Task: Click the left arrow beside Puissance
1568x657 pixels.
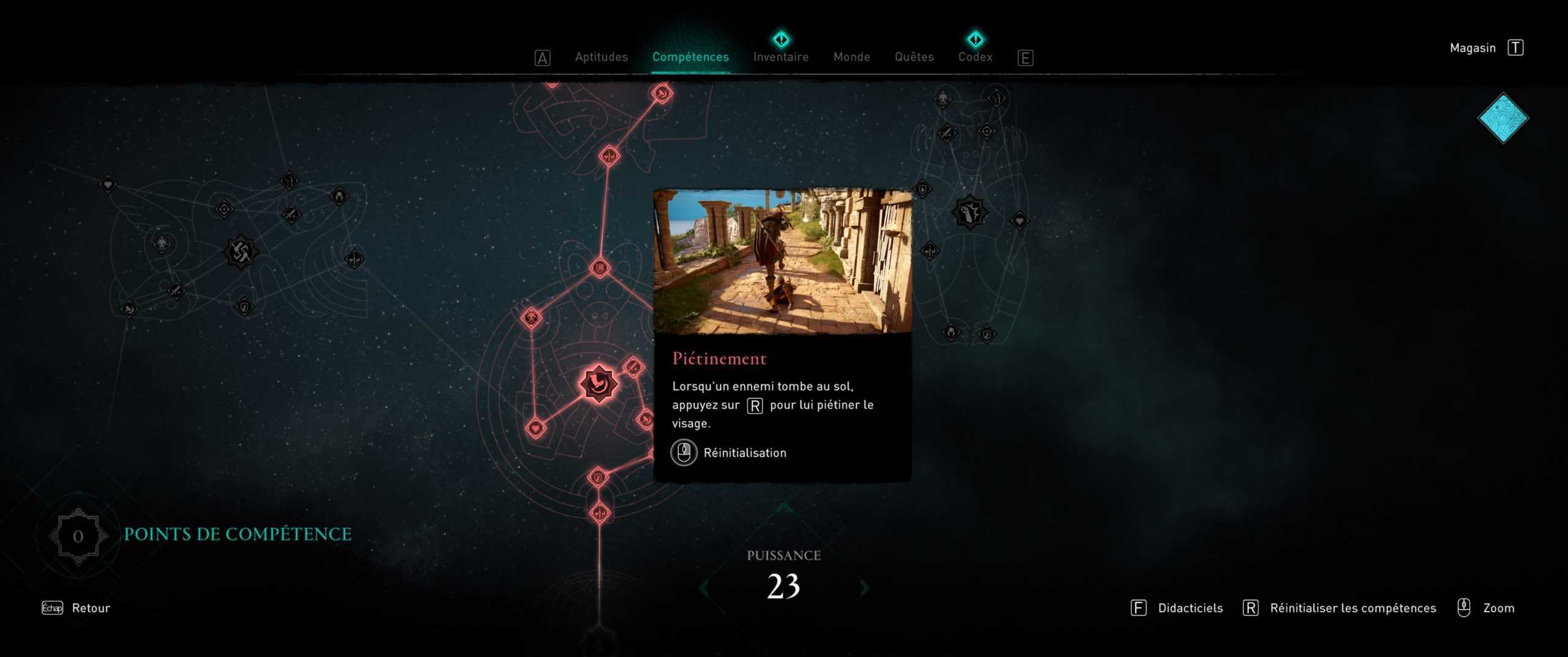Action: click(x=705, y=588)
